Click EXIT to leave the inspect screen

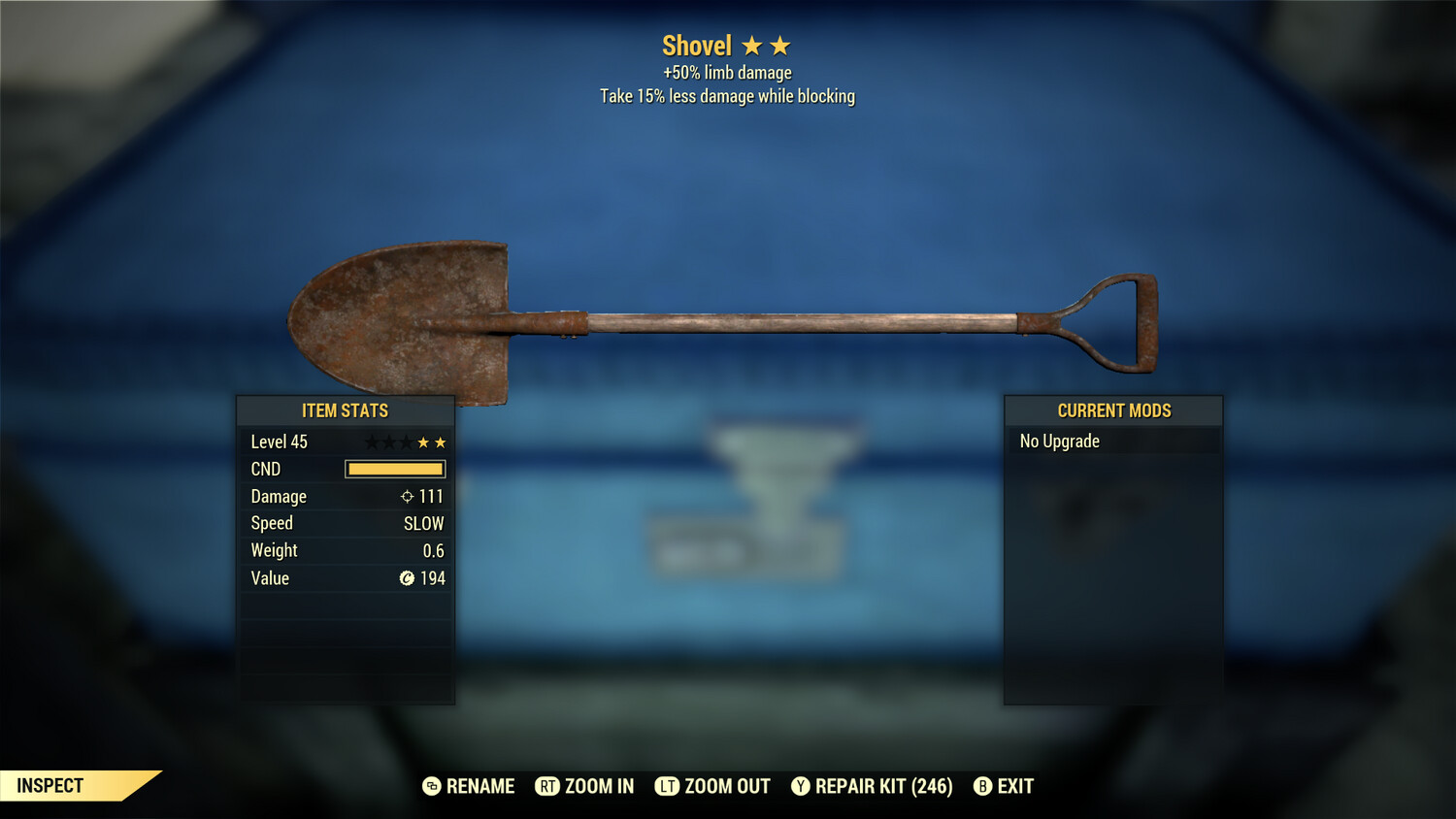click(x=1016, y=786)
